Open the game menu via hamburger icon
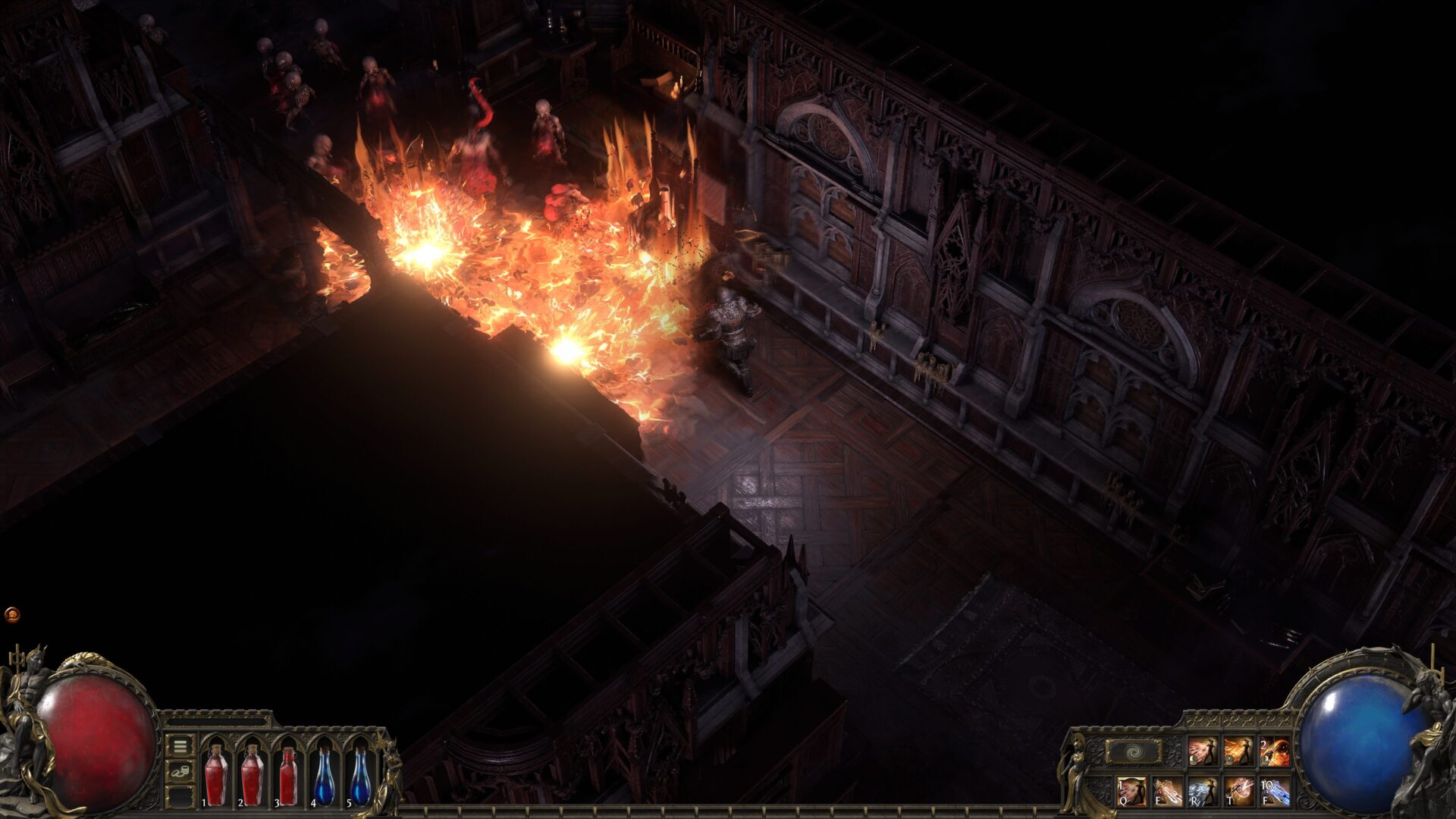The height and width of the screenshot is (819, 1456). (179, 748)
